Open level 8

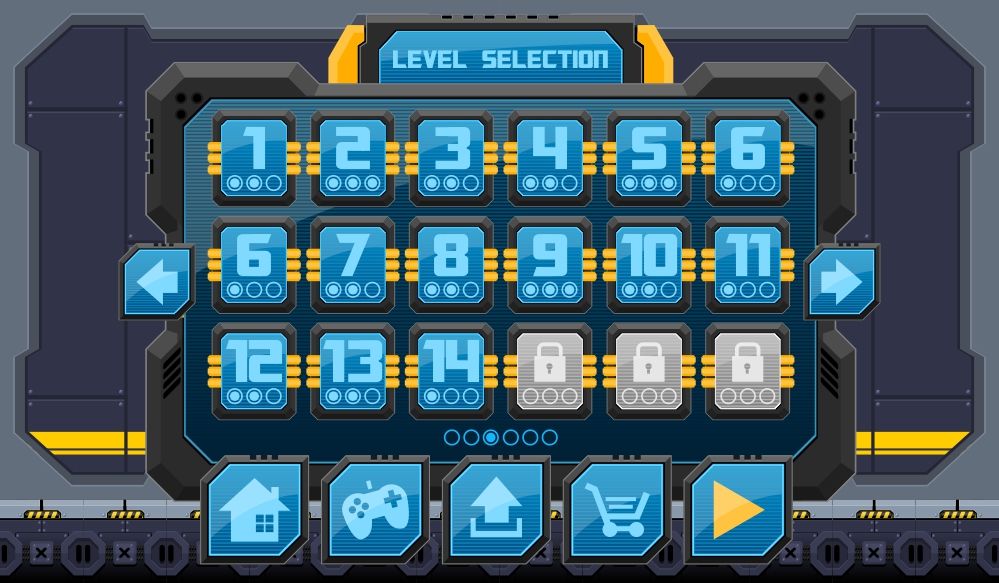coord(451,264)
